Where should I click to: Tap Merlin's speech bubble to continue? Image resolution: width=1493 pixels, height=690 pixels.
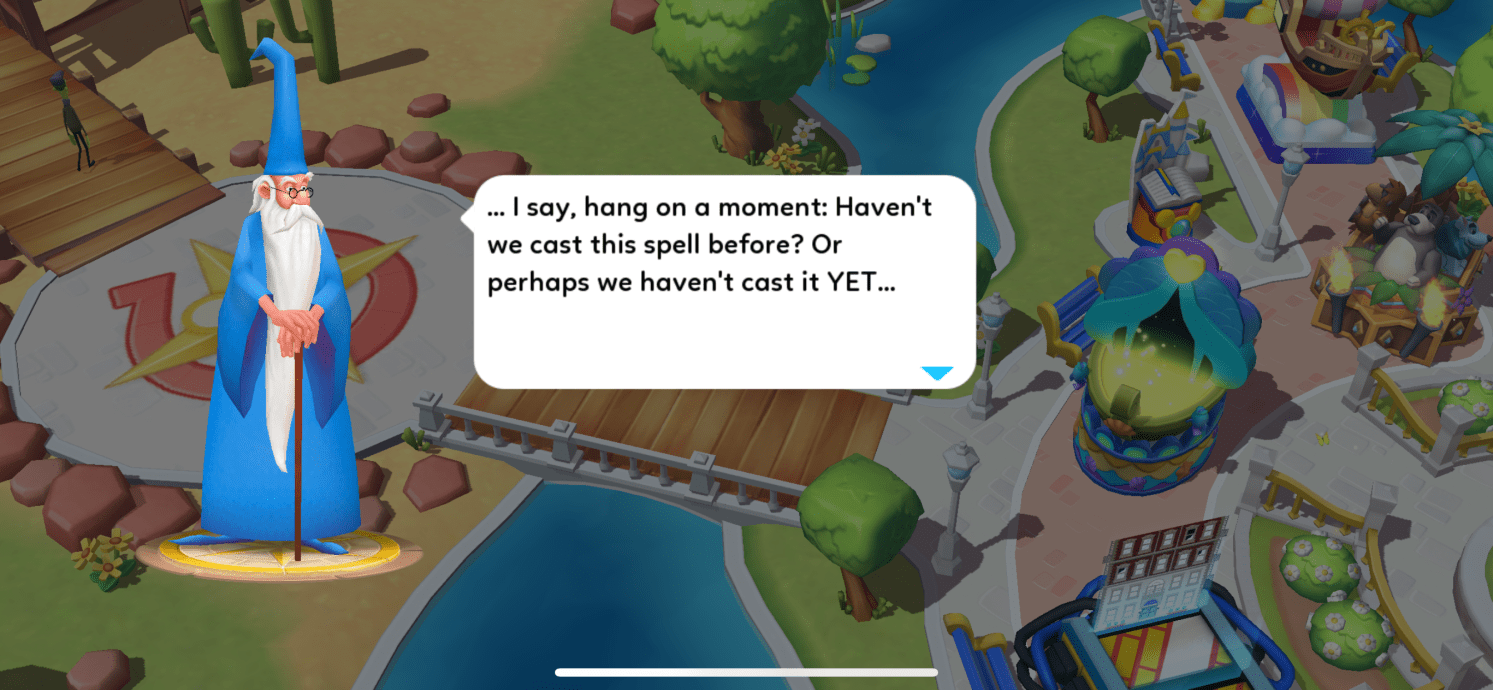pyautogui.click(x=723, y=281)
